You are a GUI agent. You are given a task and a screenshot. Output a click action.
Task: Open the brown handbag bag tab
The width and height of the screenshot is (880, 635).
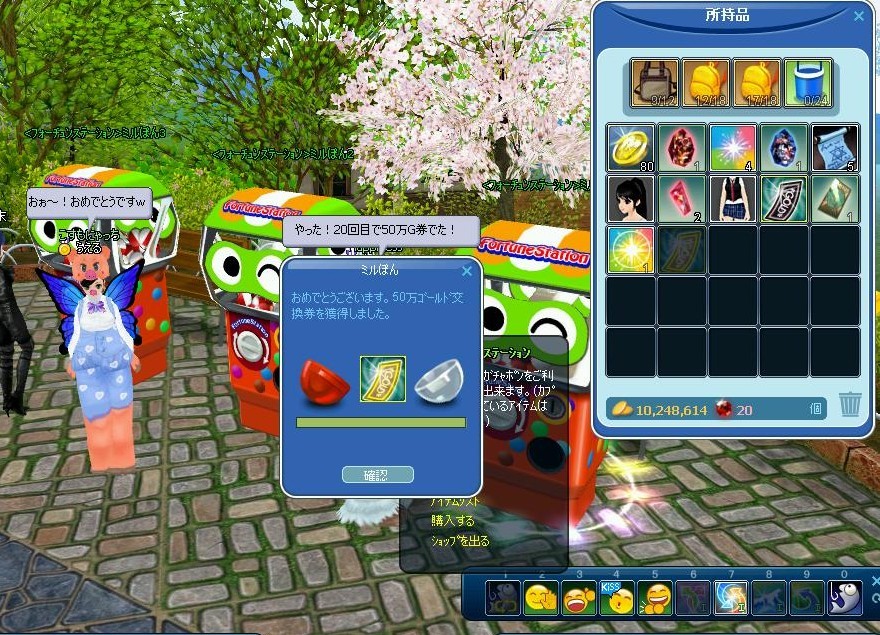click(655, 83)
